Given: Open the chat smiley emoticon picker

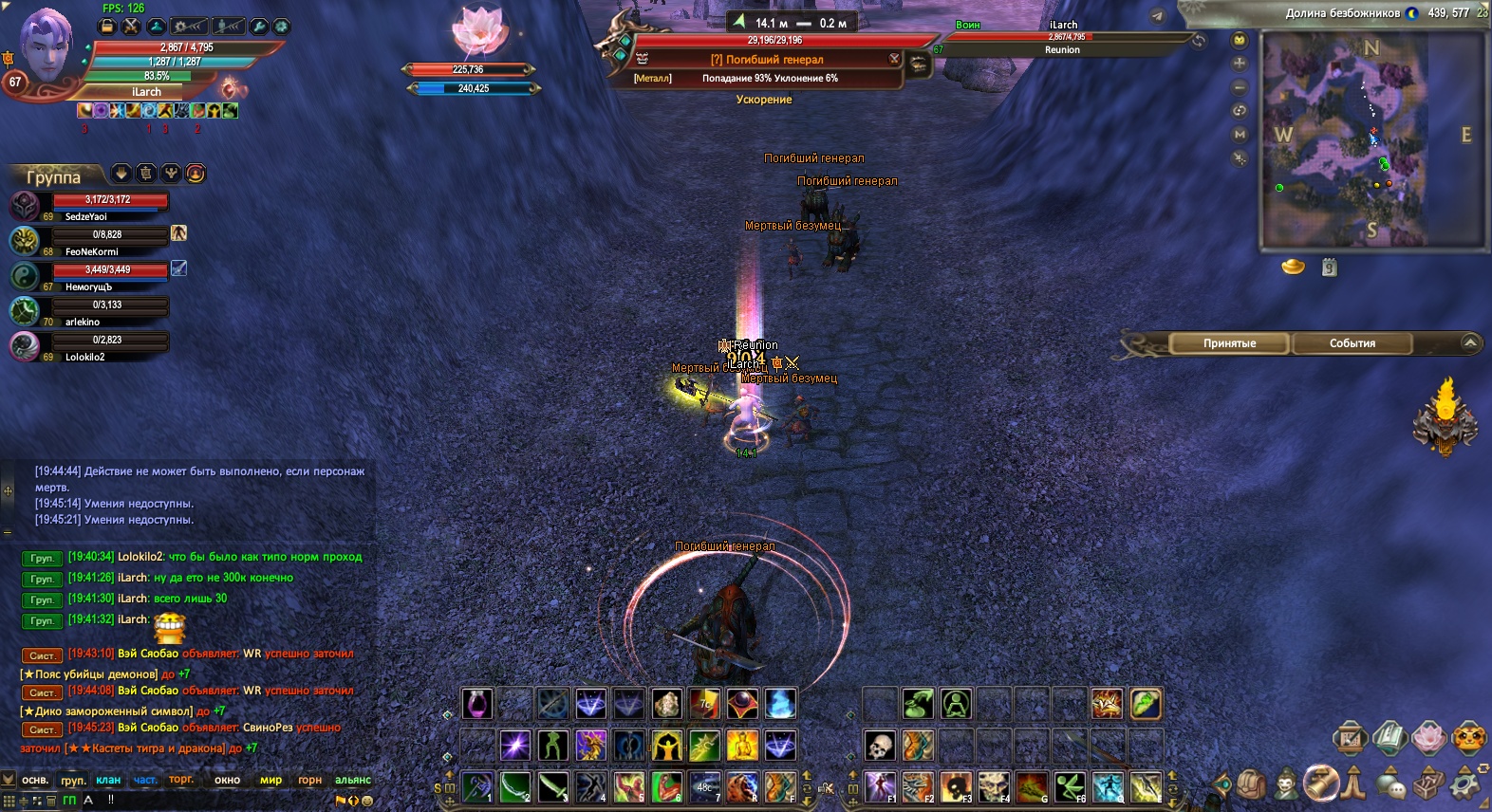Looking at the screenshot, I should click(x=367, y=801).
